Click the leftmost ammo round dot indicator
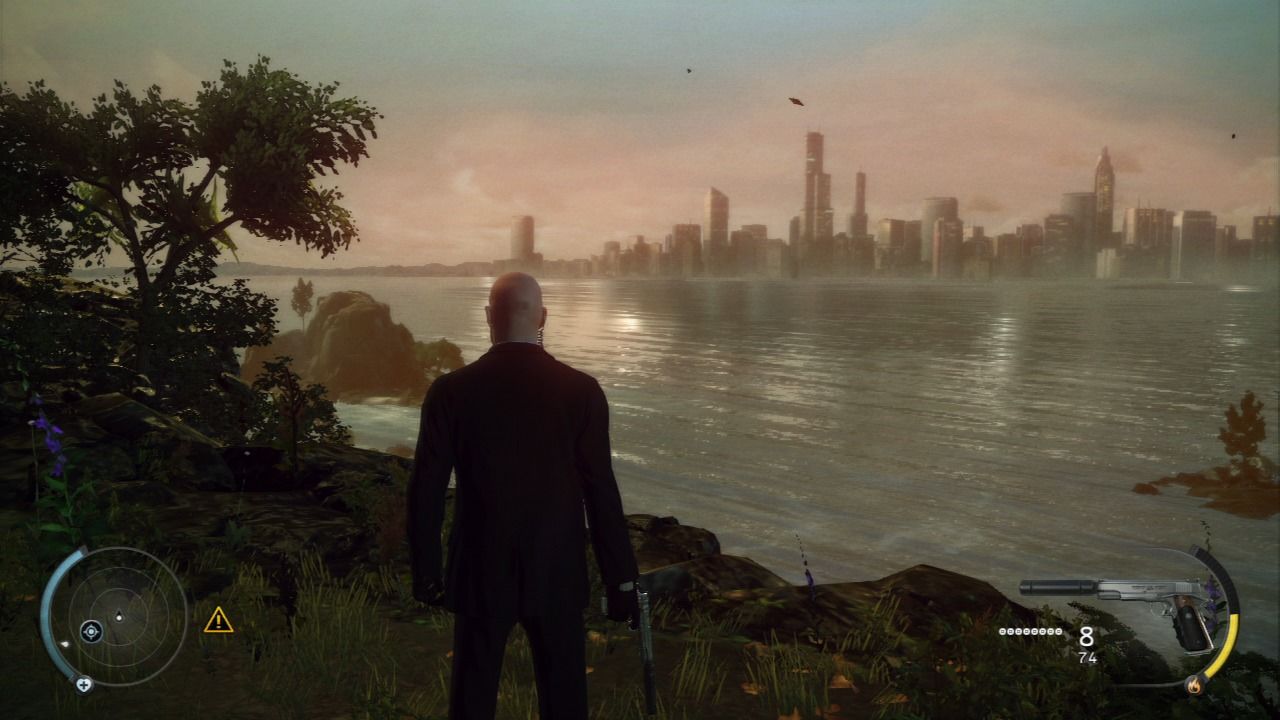 [1001, 631]
